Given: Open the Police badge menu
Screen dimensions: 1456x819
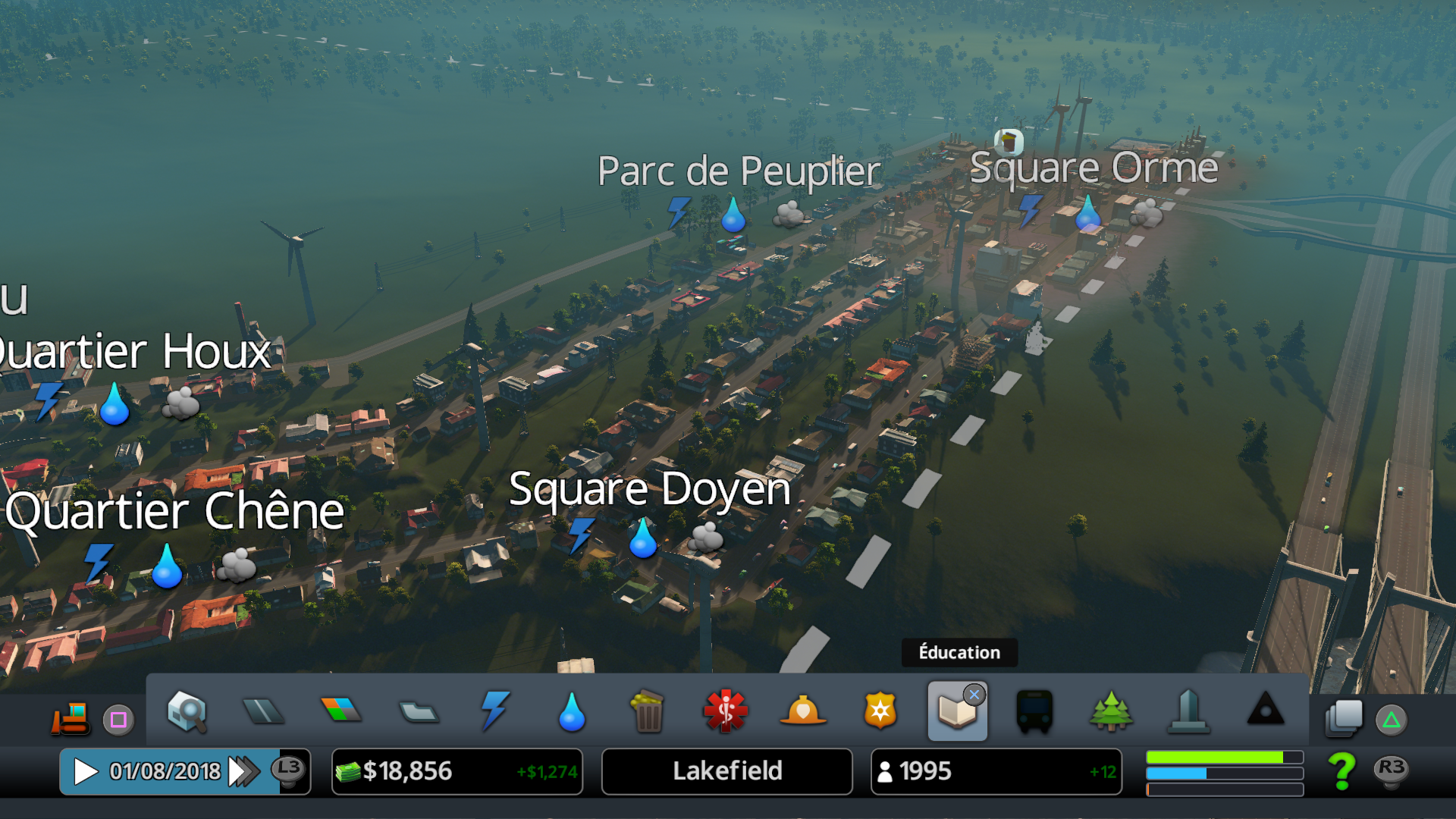Looking at the screenshot, I should pos(880,711).
